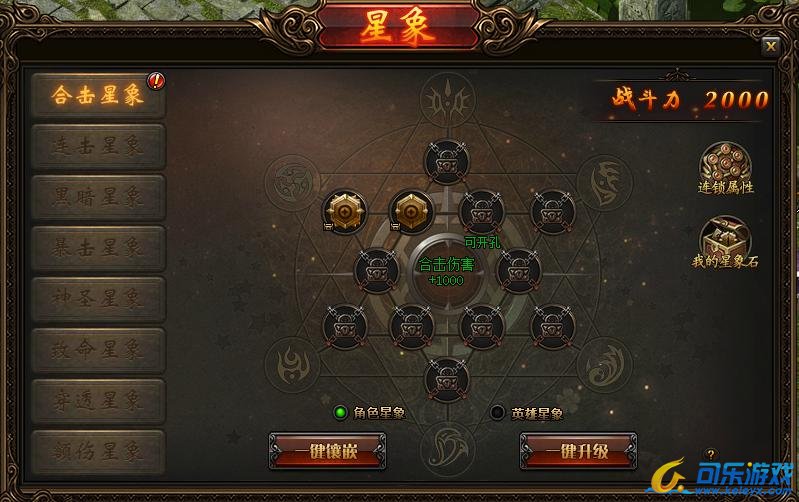Switch to the 神圣星象 tab
The height and width of the screenshot is (502, 799).
(x=98, y=297)
